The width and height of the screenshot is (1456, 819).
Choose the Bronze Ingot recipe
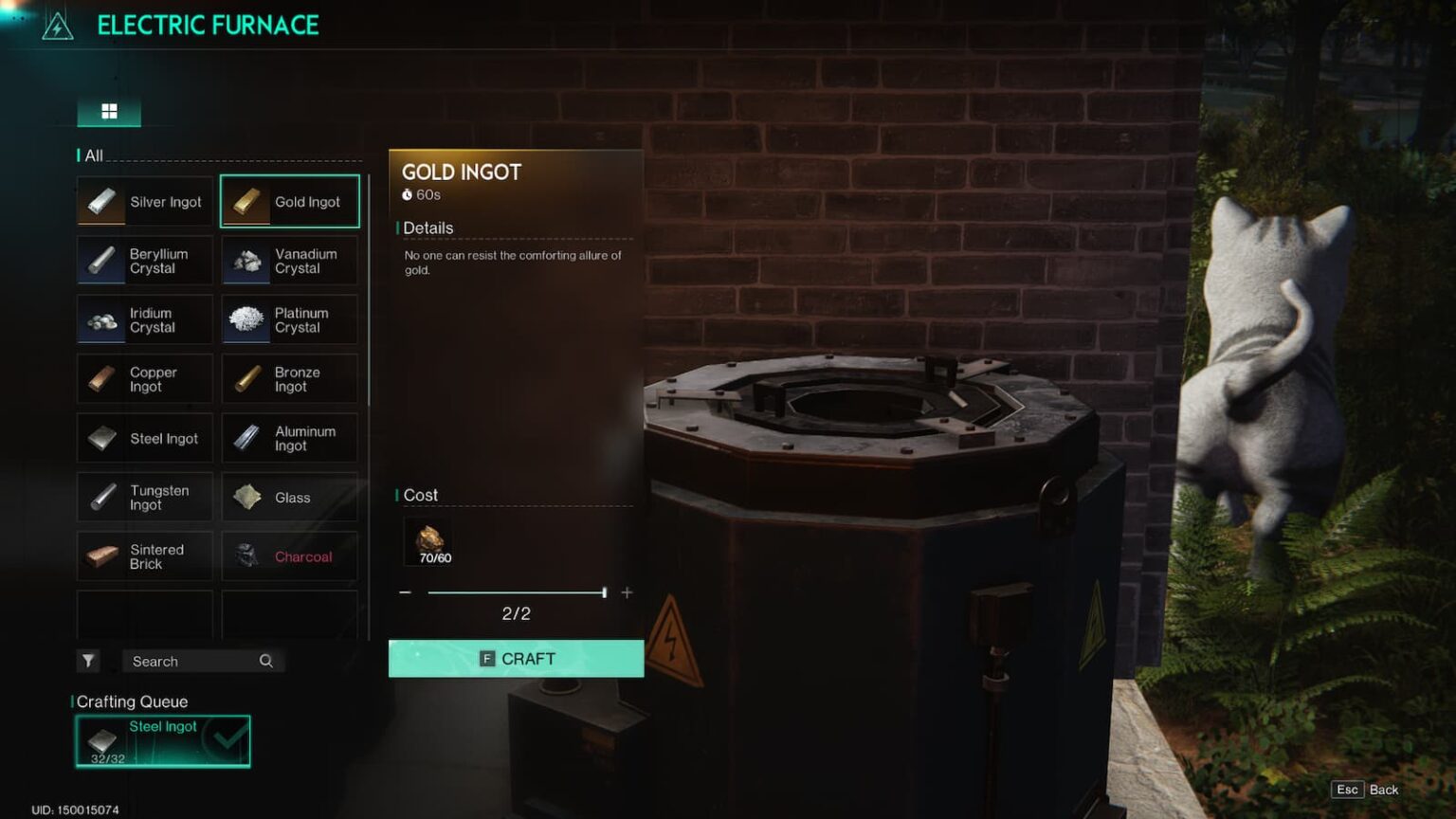290,379
